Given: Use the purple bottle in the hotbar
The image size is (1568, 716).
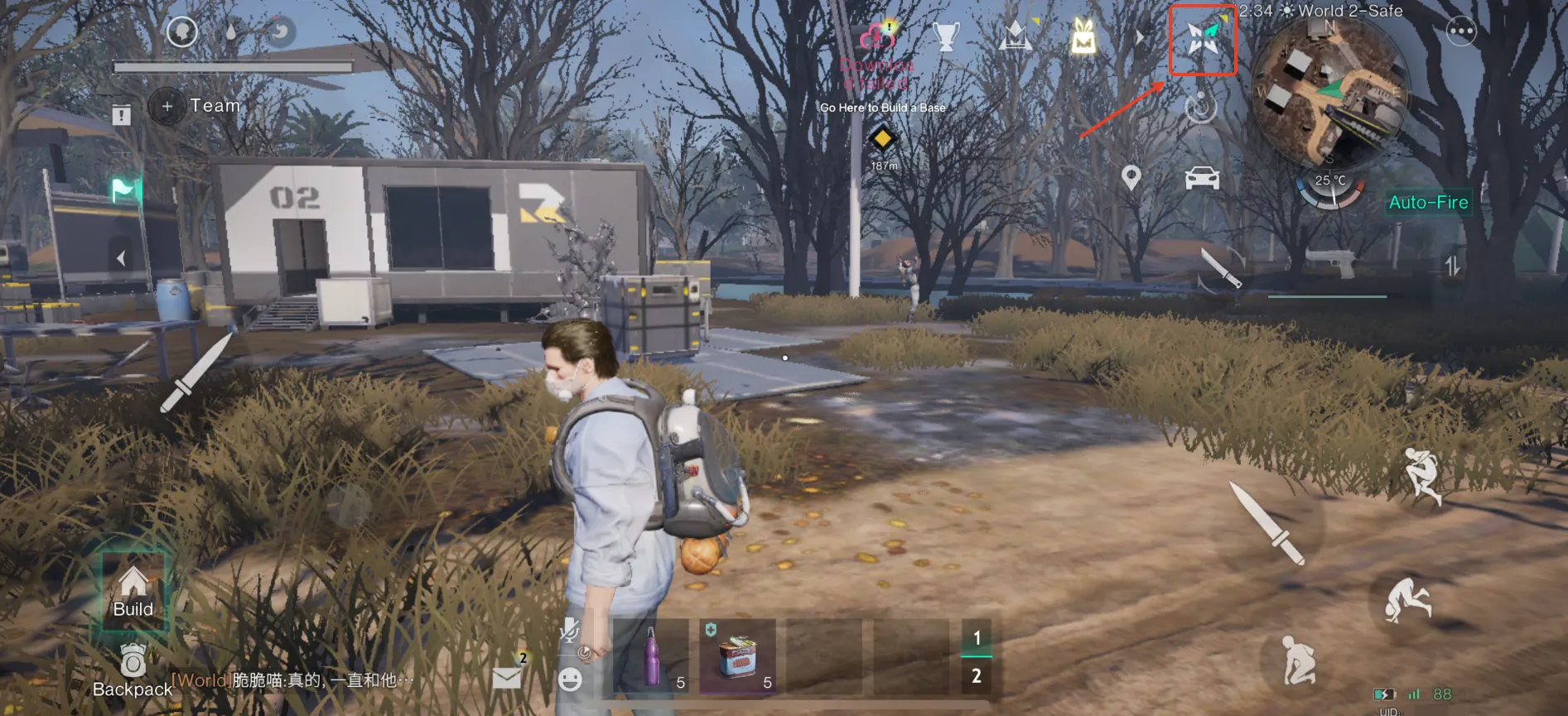Looking at the screenshot, I should click(x=652, y=657).
